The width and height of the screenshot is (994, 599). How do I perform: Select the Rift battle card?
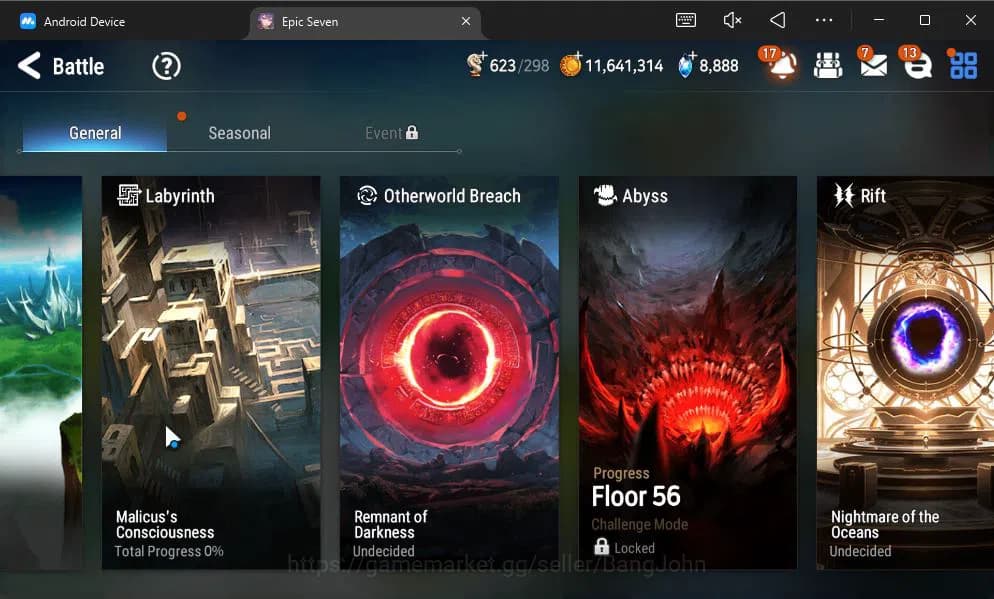tap(905, 372)
